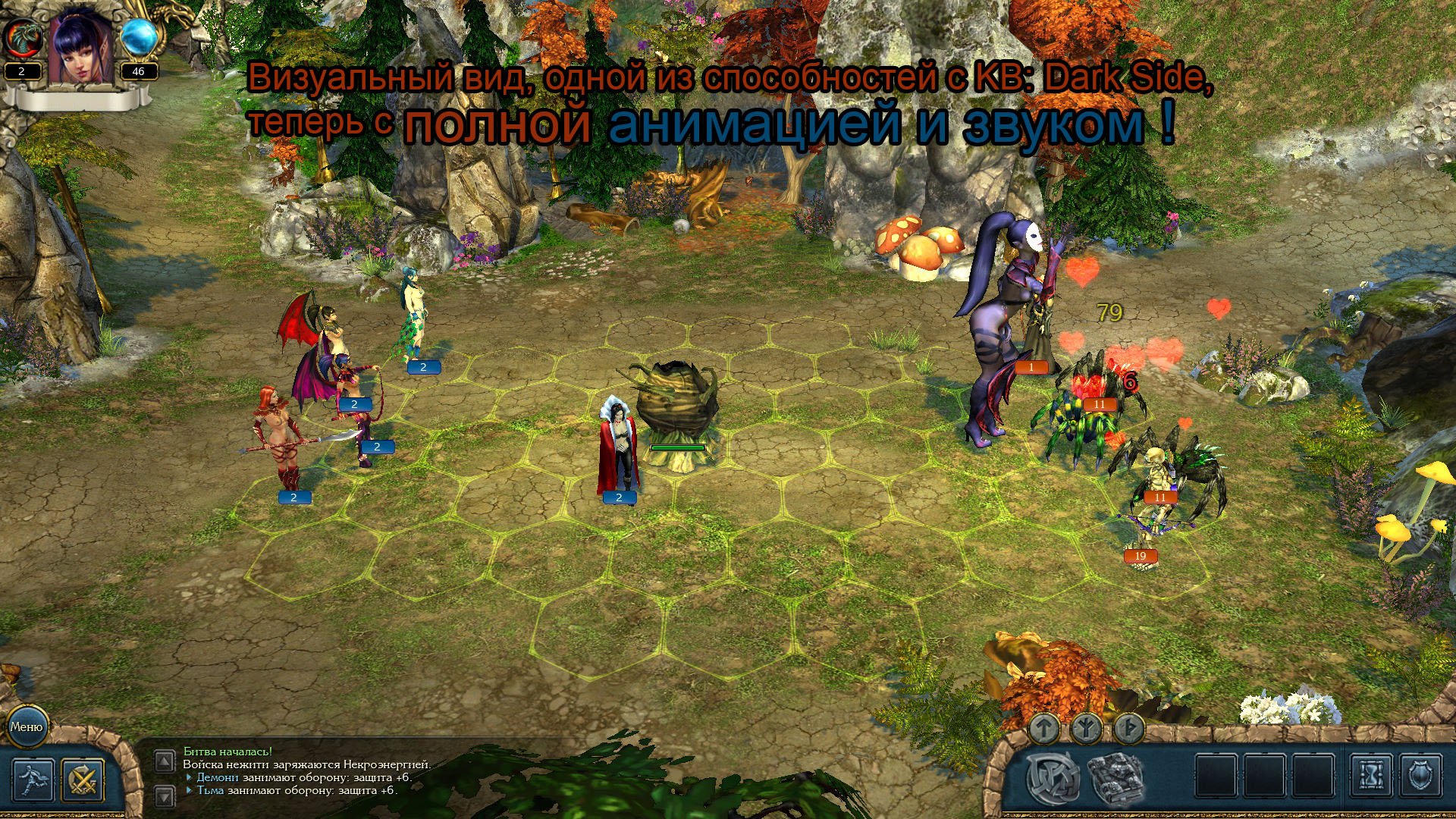
Task: Toggle auto-battle crossed swords button
Action: 83,780
